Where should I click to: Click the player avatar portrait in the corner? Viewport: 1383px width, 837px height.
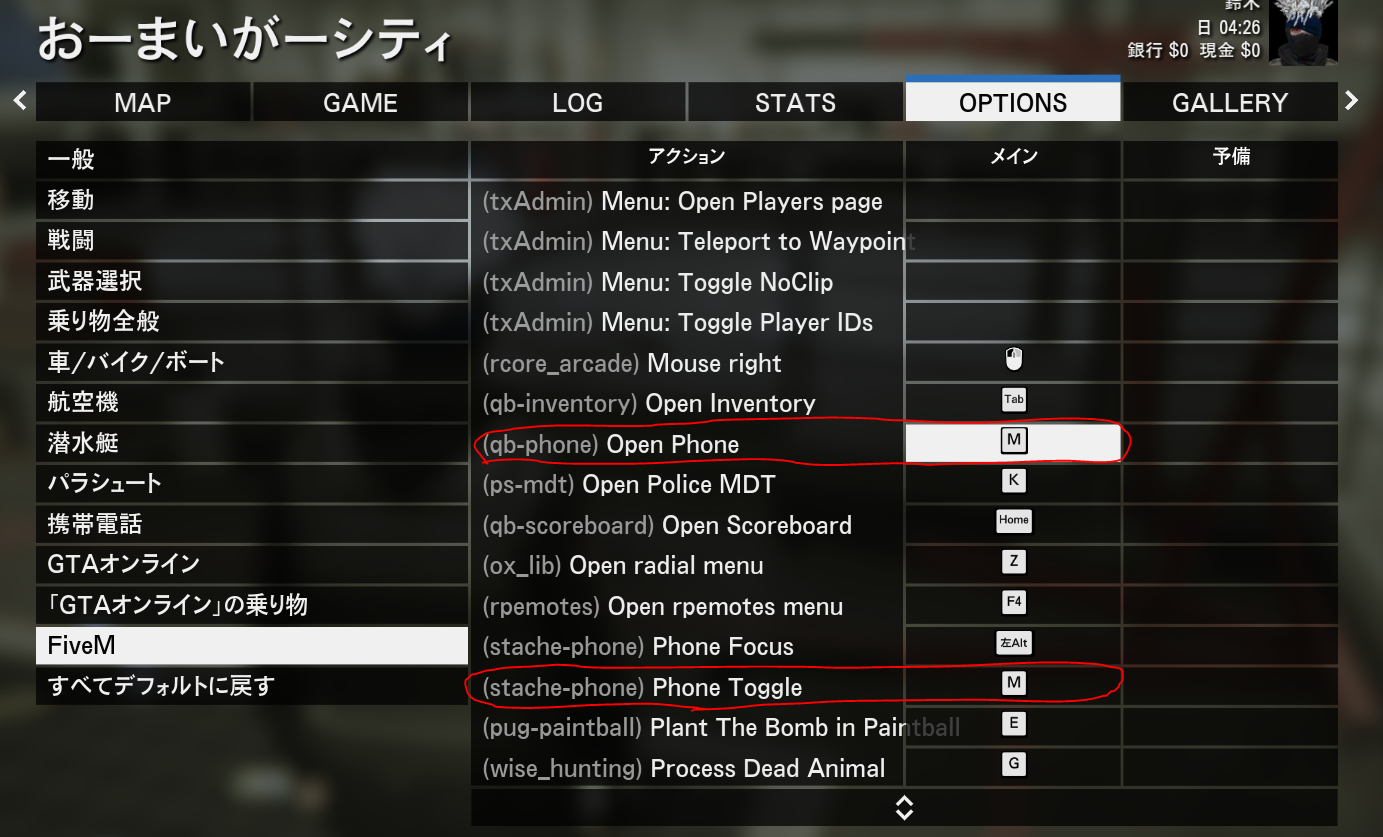(x=1305, y=32)
